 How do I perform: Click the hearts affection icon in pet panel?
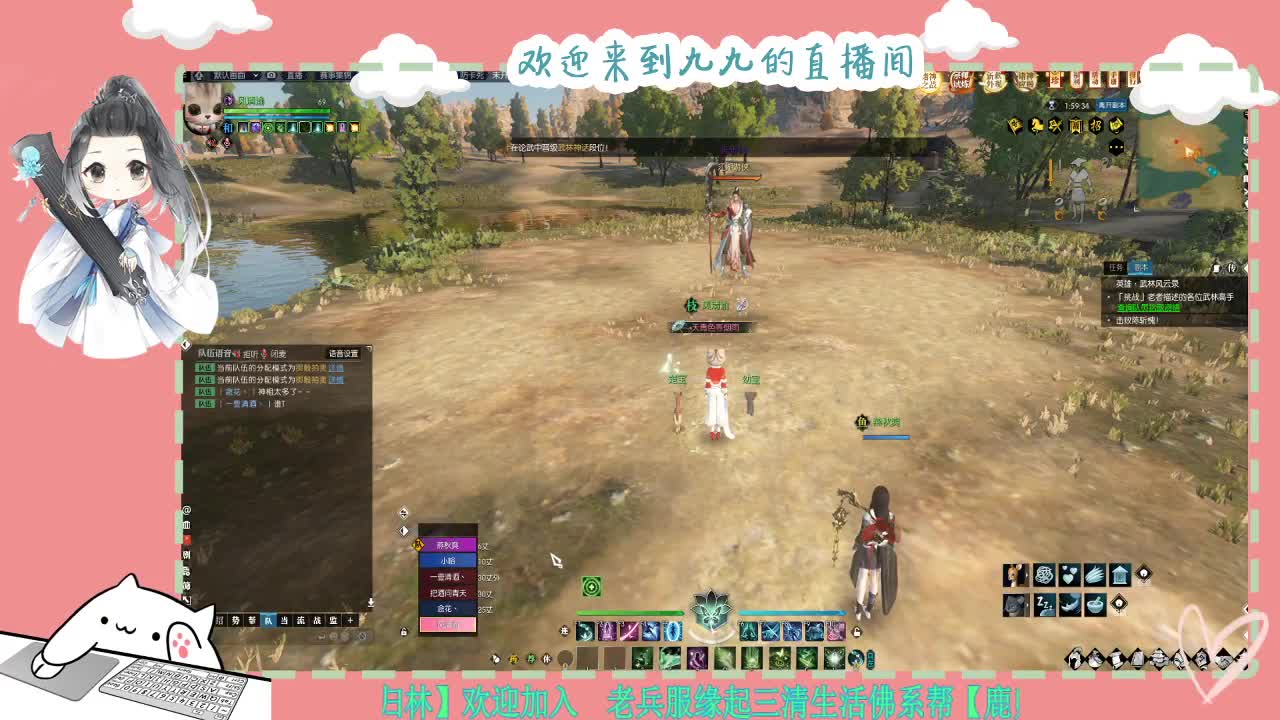click(1070, 574)
